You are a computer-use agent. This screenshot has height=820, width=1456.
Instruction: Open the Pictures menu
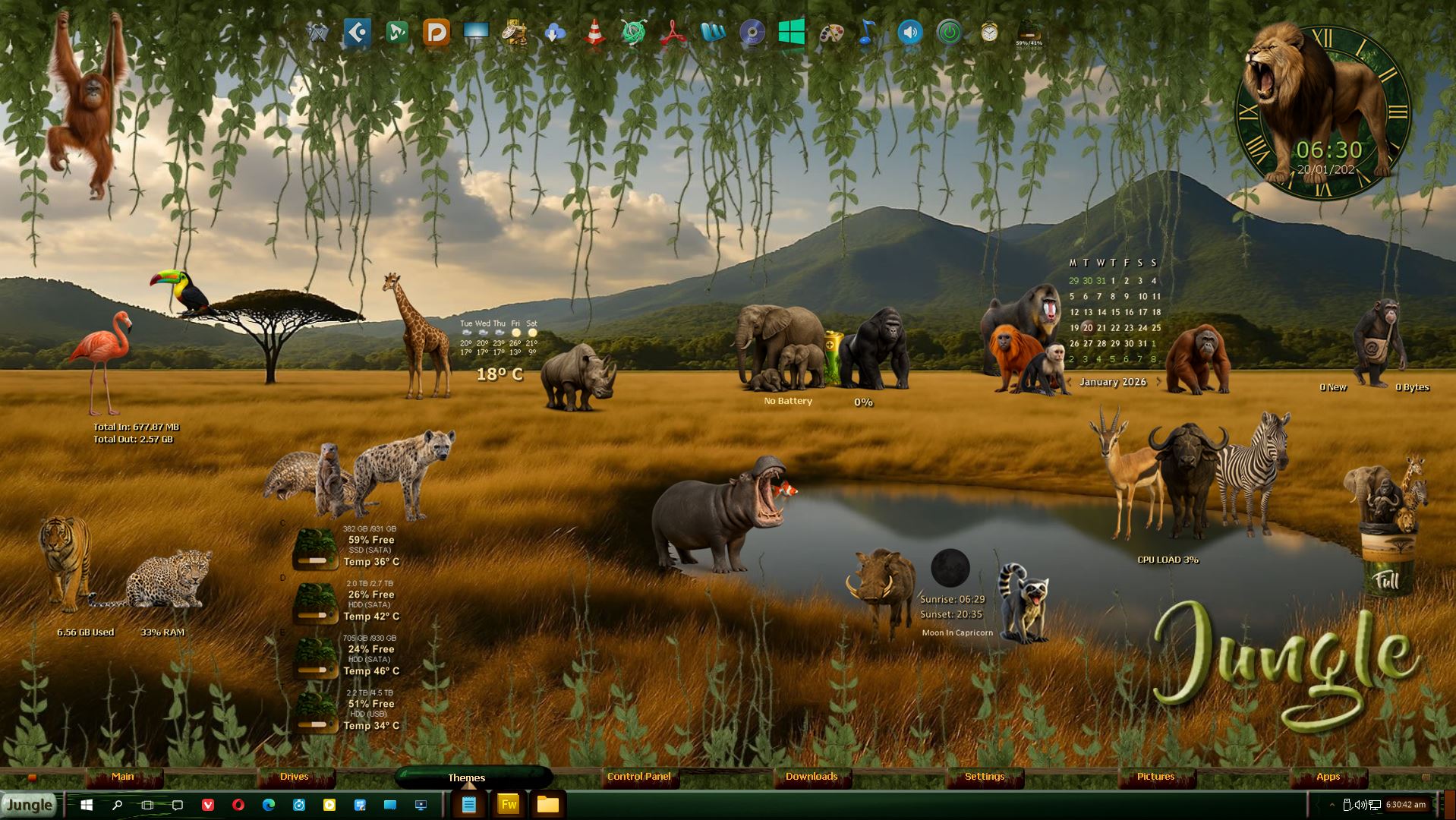pos(1156,777)
